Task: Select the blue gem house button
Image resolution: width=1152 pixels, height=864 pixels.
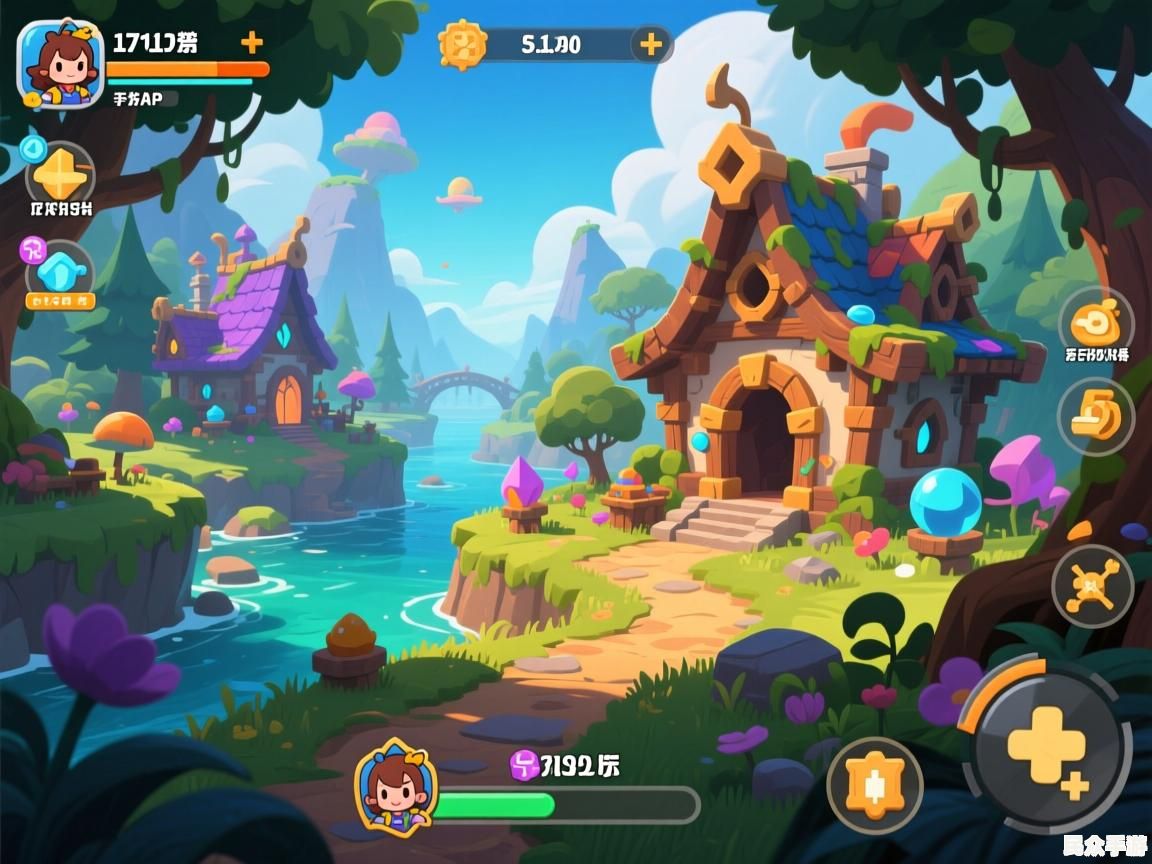Action: [60, 272]
